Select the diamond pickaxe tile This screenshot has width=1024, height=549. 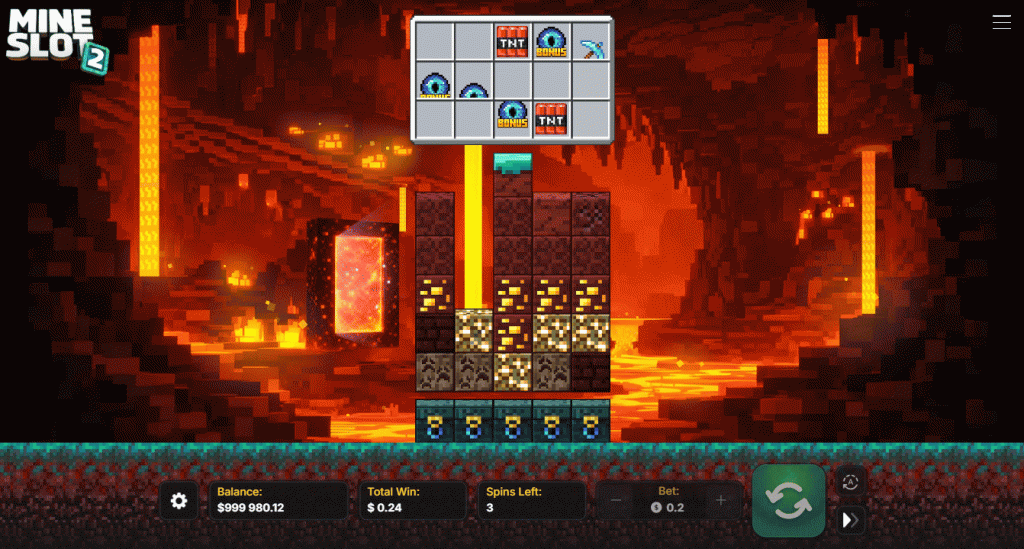click(x=591, y=44)
